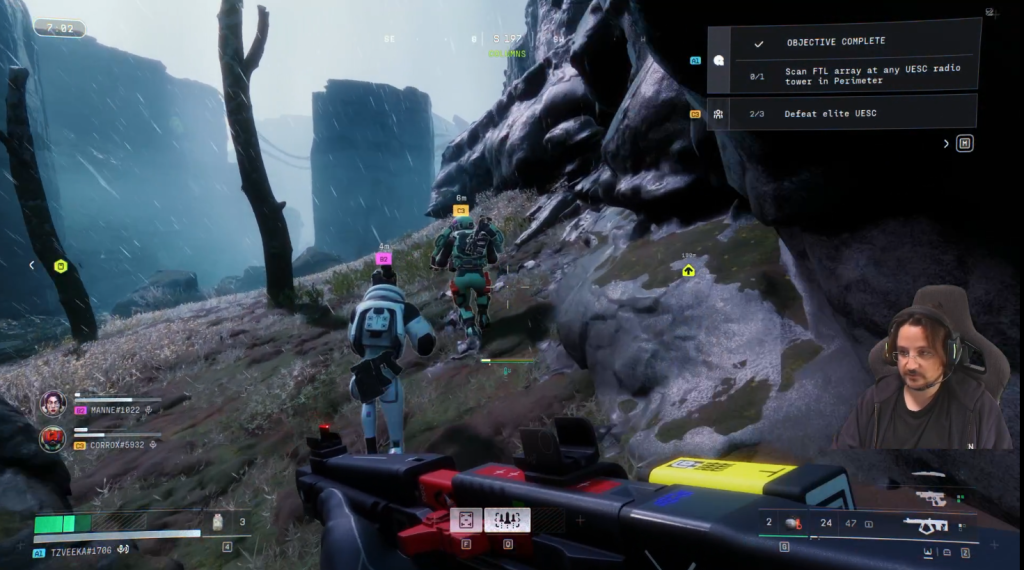This screenshot has height=570, width=1024.
Task: Select the equipped rifle weapon icon
Action: pos(925,524)
